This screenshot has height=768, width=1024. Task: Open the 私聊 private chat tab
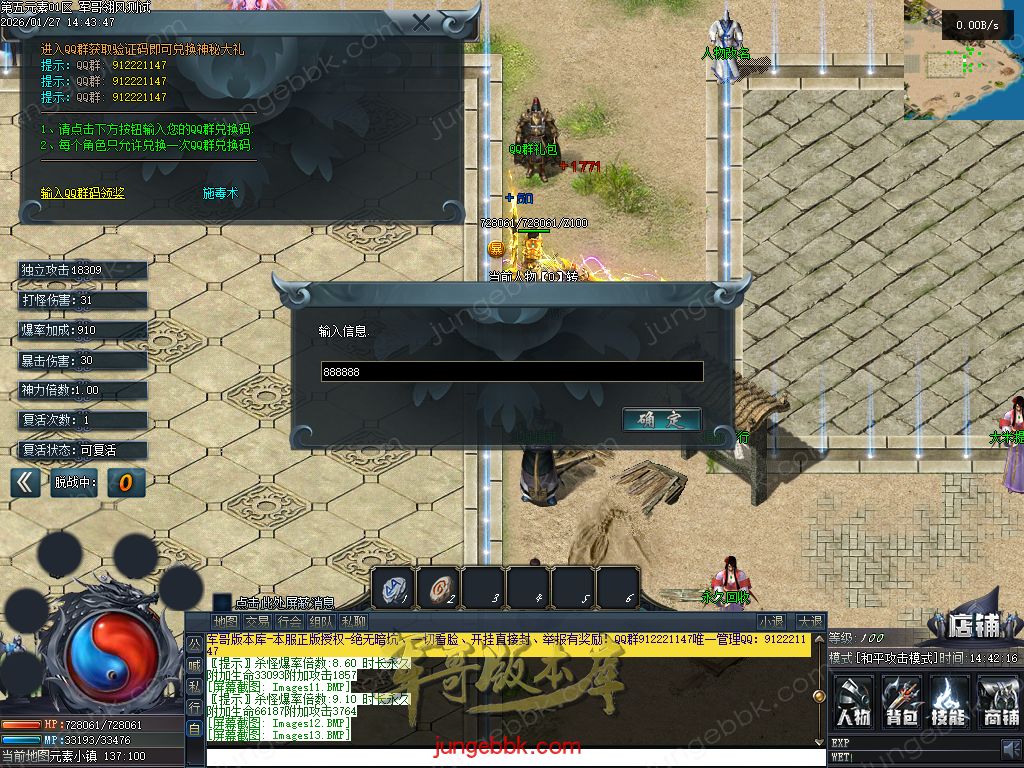click(353, 622)
